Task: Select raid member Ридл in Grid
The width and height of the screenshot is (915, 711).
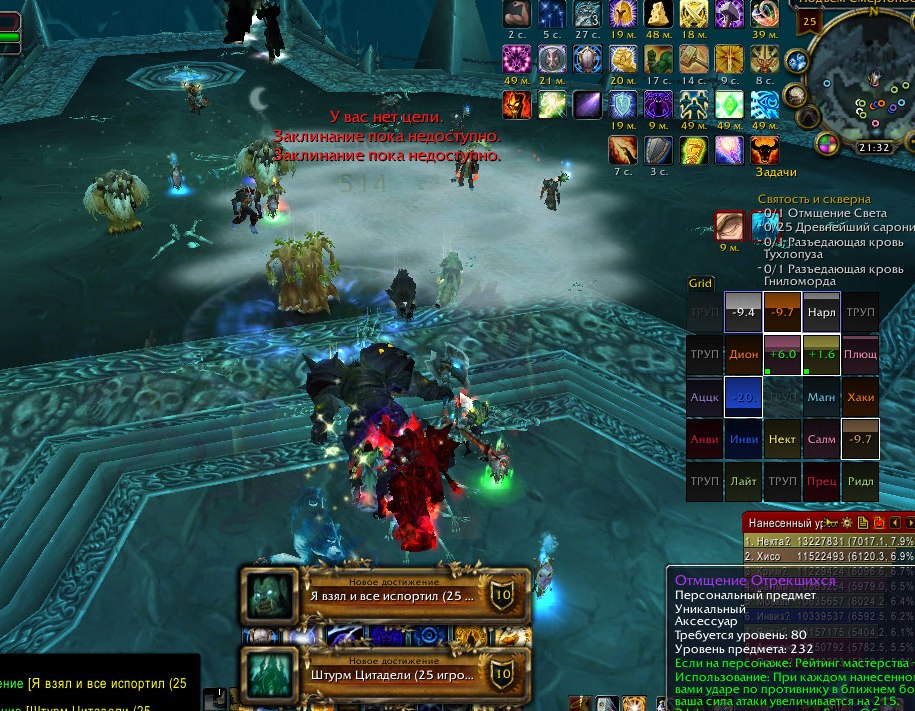Action: (860, 481)
